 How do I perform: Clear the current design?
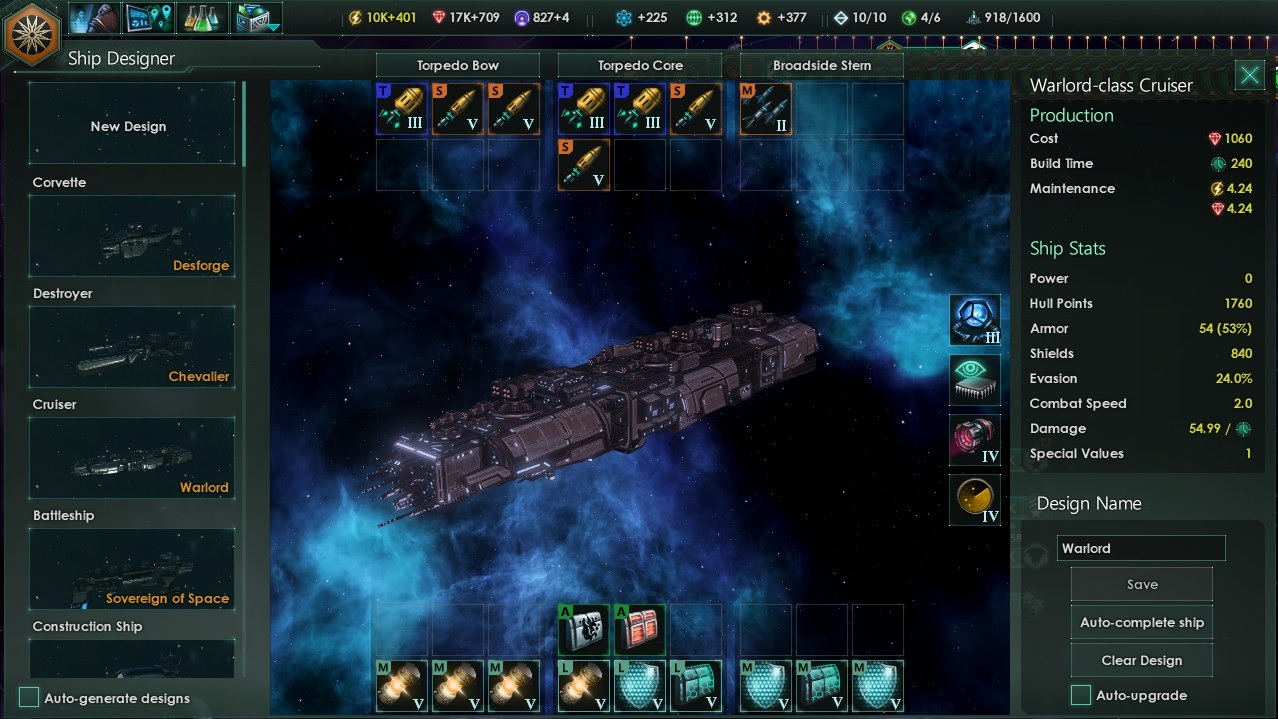point(1141,661)
